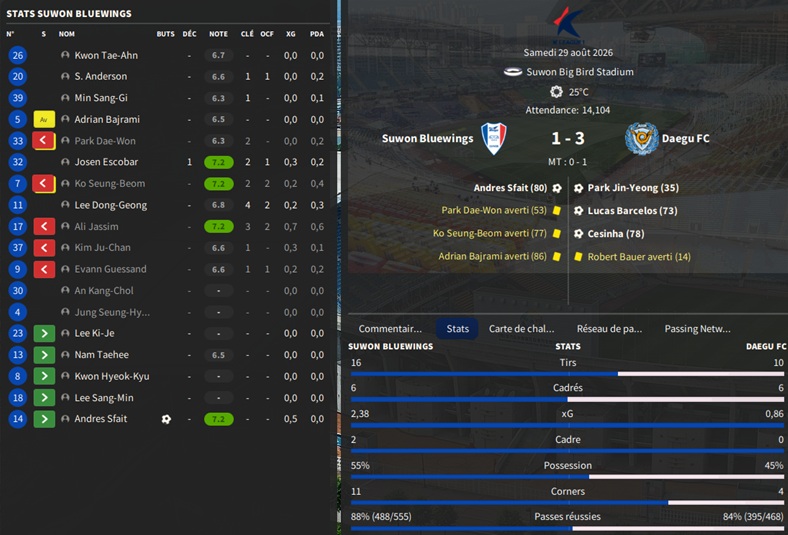Viewport: 788px width, 535px height.
Task: Switch to the Commentaire tab
Action: (390, 328)
